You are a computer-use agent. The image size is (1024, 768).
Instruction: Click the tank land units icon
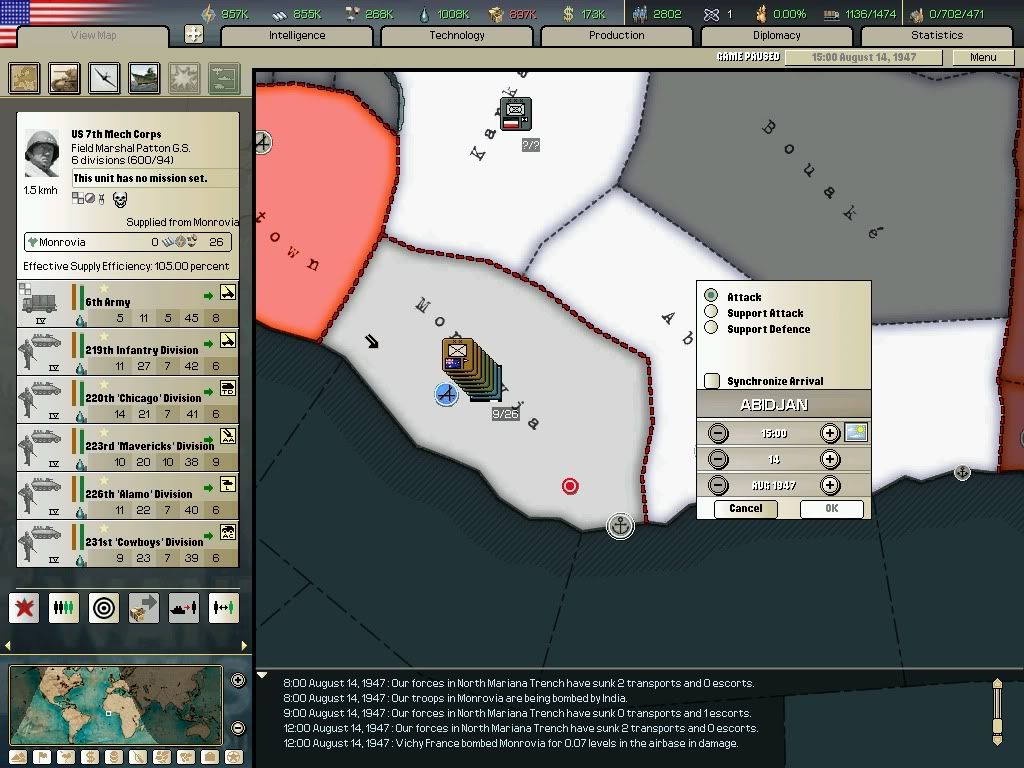[65, 78]
